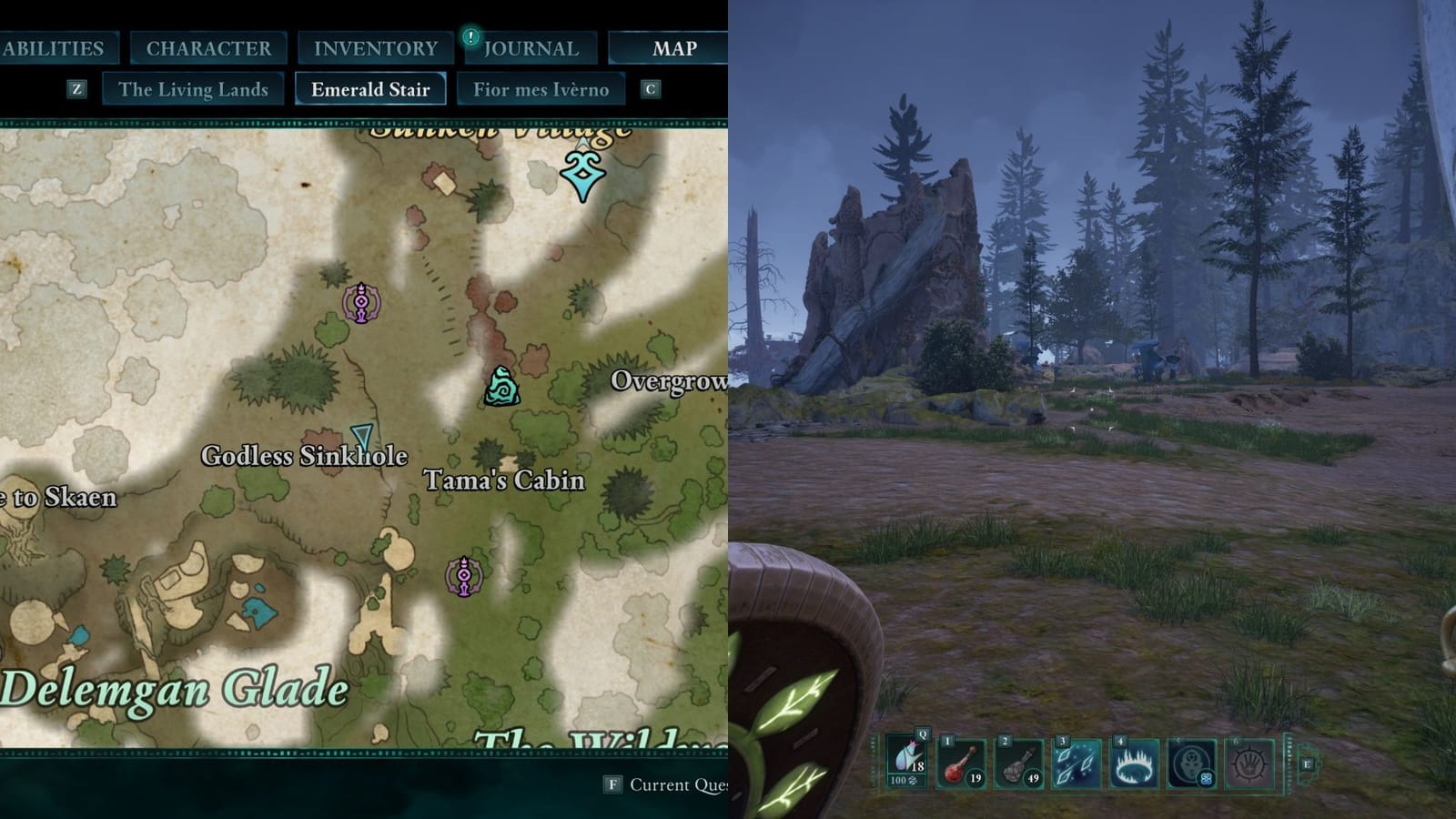Cast the frost shards spell in slot 3
Screen dimensions: 1456x819
[x=1077, y=764]
